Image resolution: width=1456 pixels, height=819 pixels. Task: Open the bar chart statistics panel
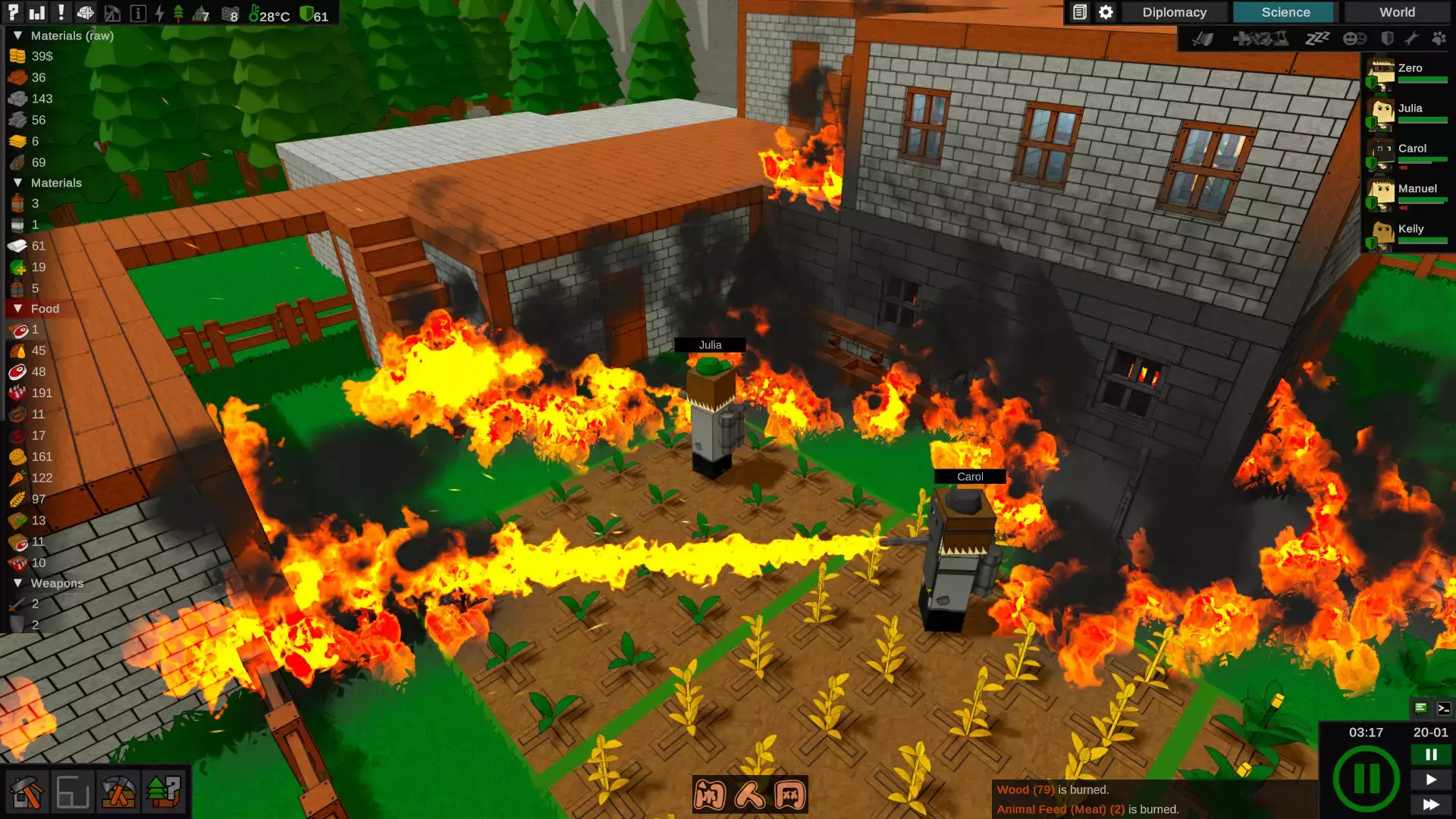(36, 12)
